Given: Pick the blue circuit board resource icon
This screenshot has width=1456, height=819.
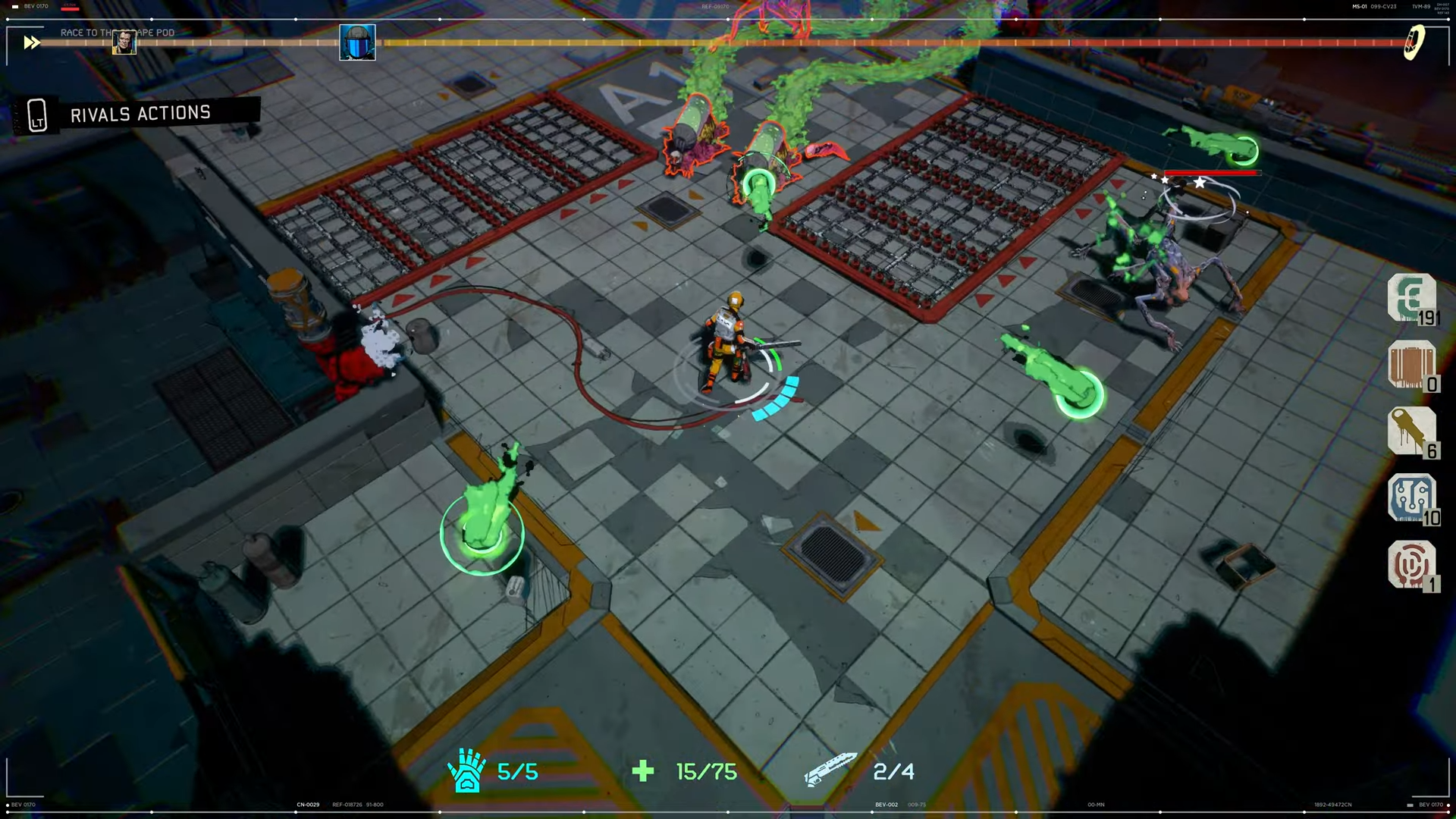Looking at the screenshot, I should point(1410,497).
